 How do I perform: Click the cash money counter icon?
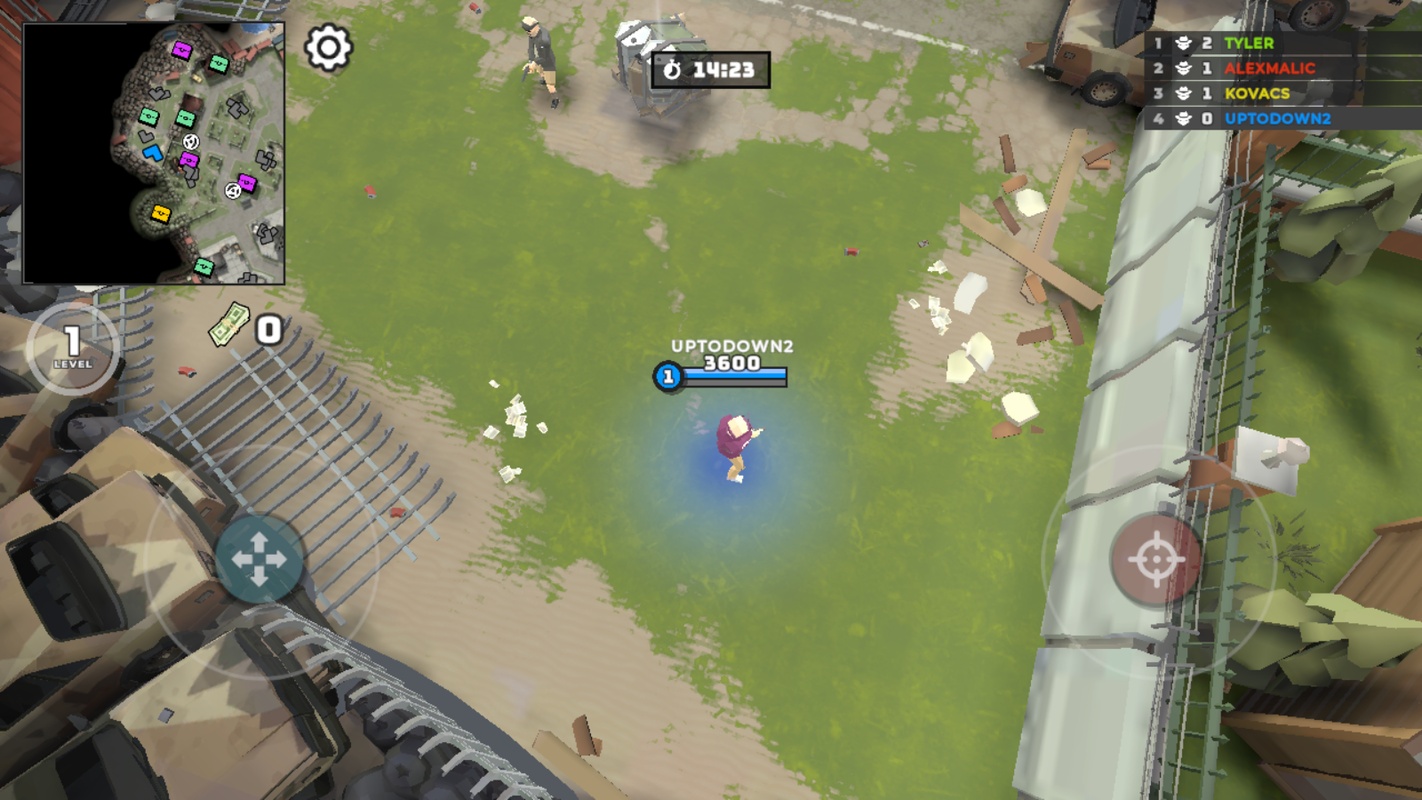pos(230,325)
